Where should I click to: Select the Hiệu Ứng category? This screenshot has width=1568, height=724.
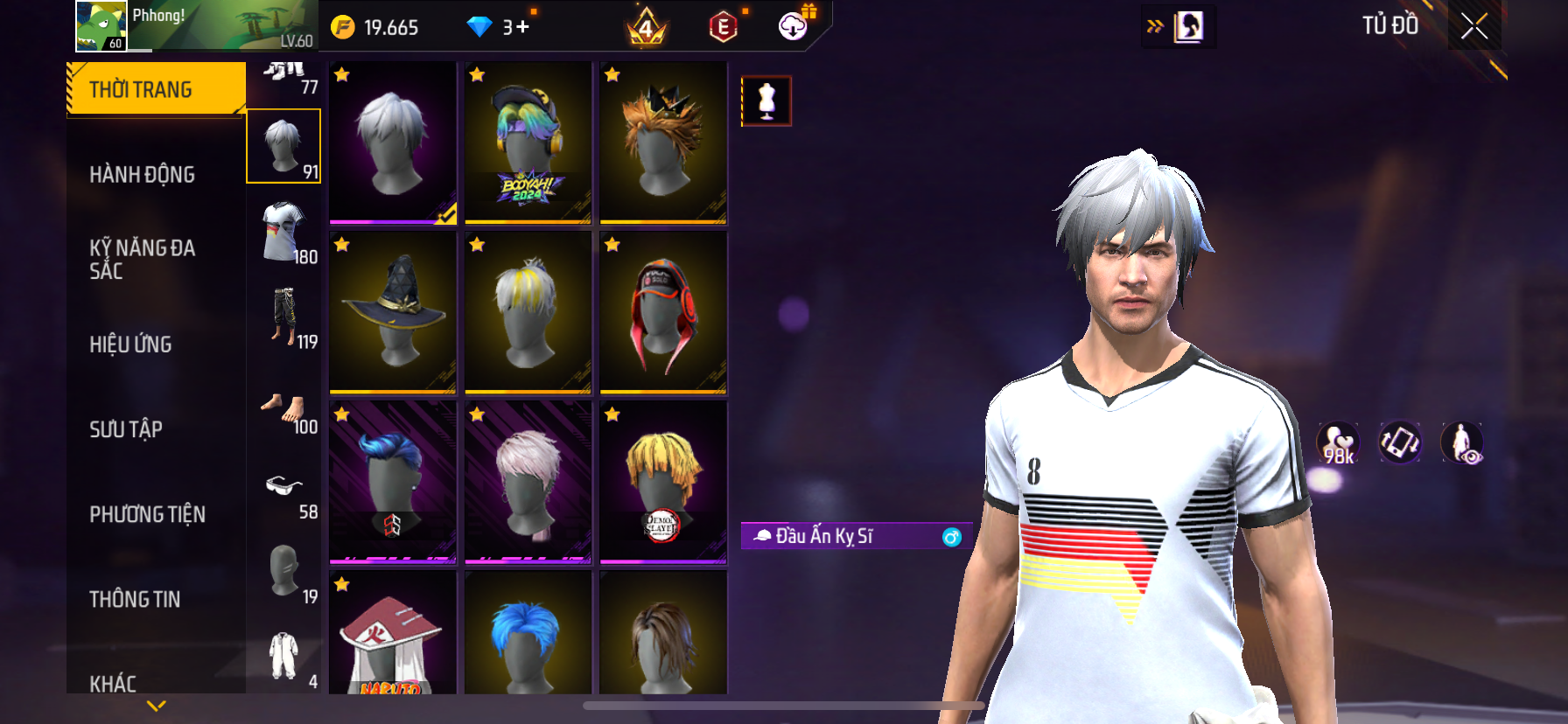click(130, 345)
